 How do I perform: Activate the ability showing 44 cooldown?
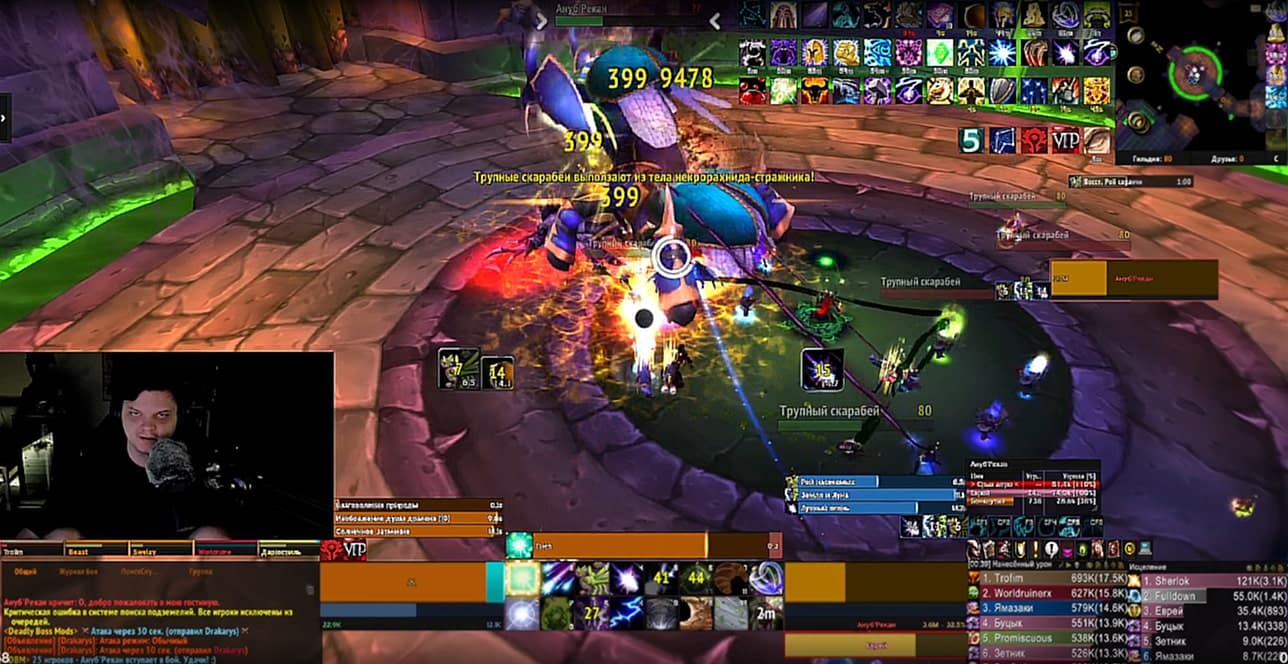695,577
